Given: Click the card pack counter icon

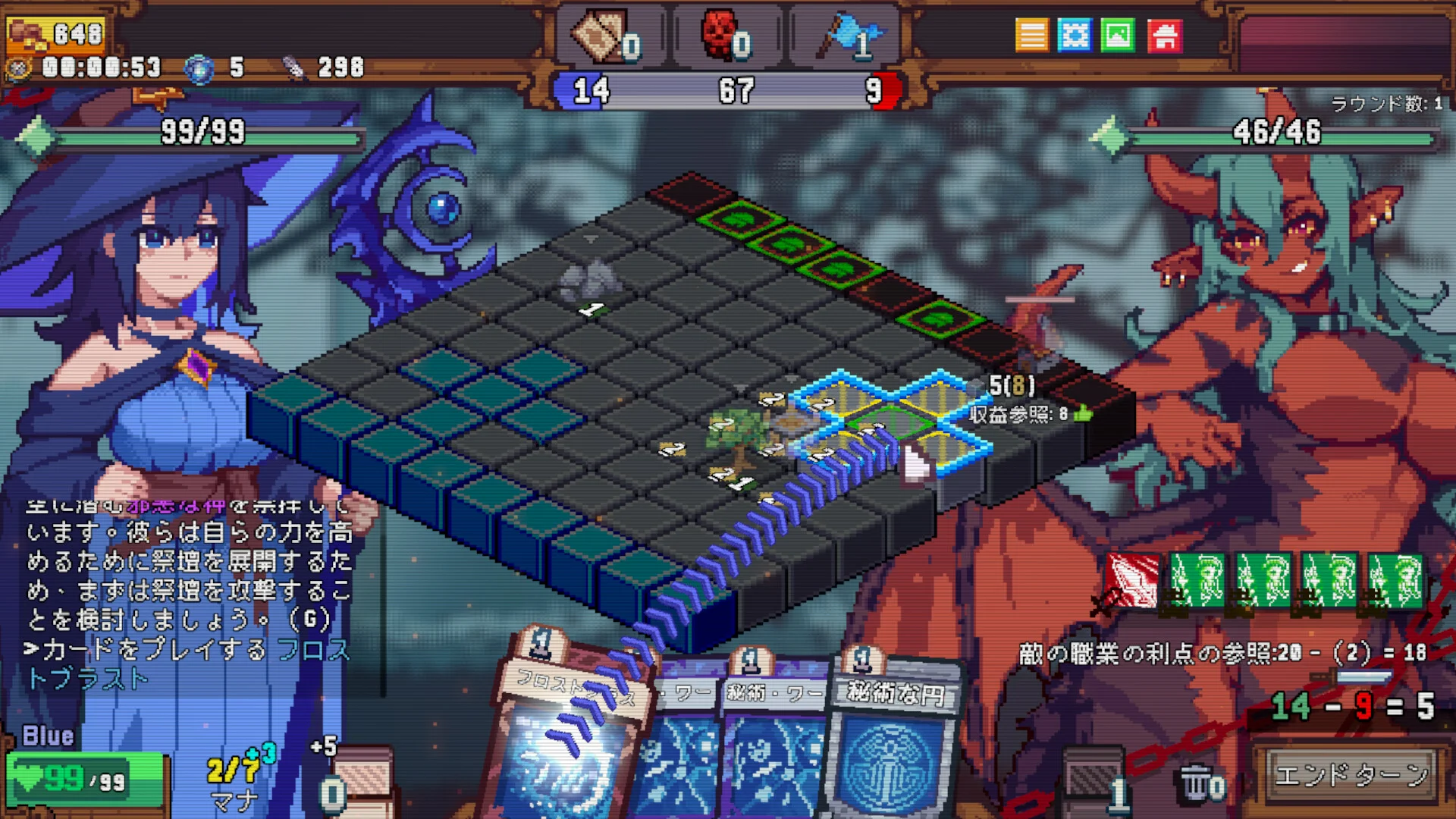Looking at the screenshot, I should pyautogui.click(x=601, y=35).
